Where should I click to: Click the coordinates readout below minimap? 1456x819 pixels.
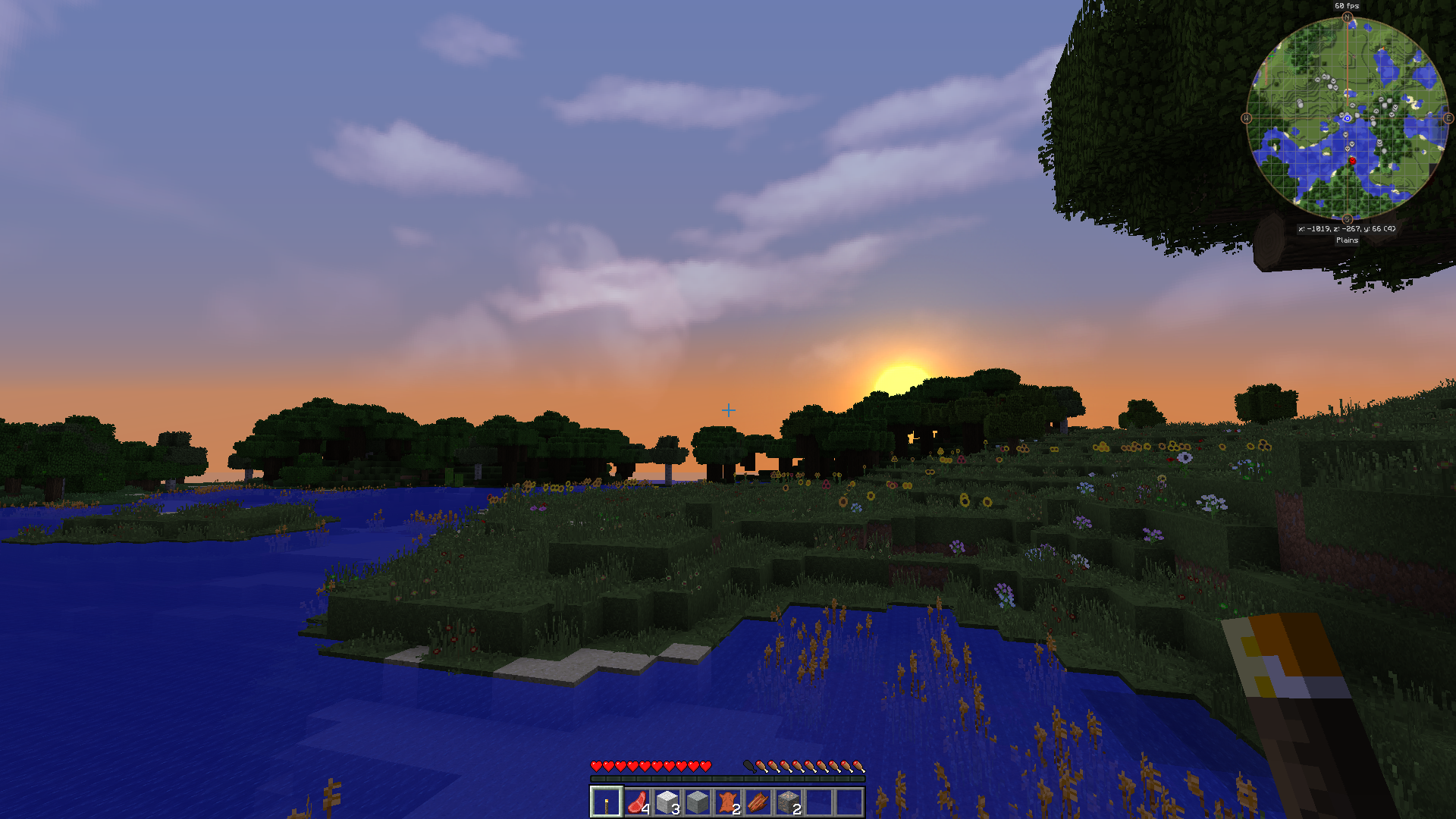[x=1348, y=228]
